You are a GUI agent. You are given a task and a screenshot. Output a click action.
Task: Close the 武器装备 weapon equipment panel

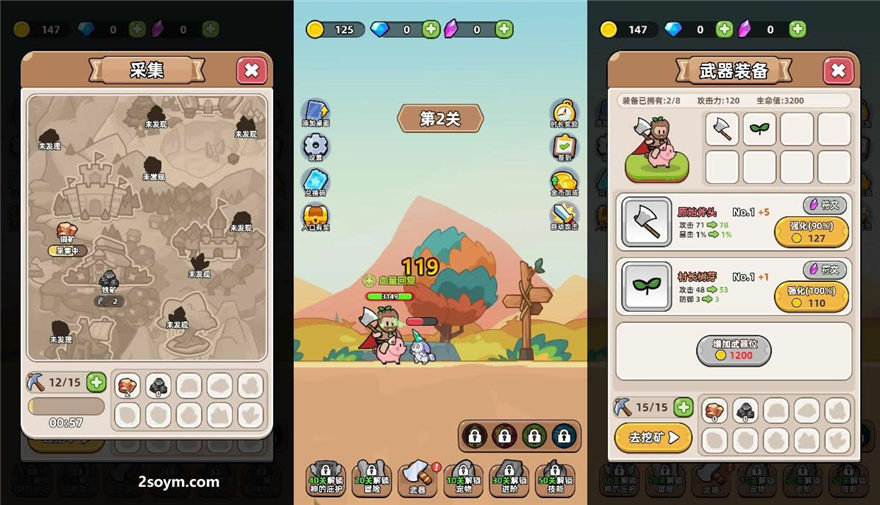coord(837,70)
